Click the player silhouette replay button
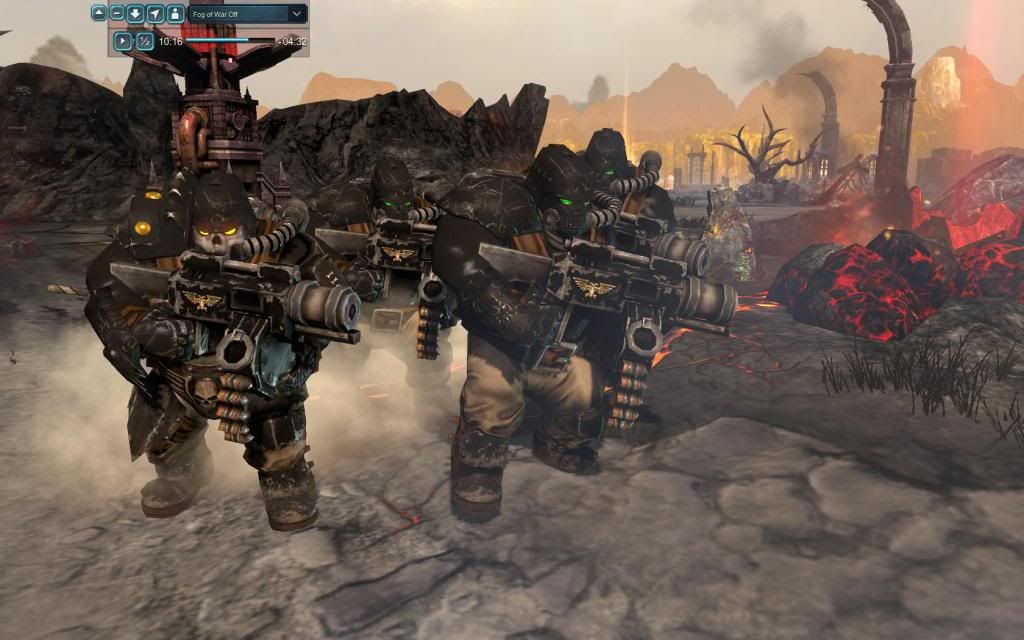The height and width of the screenshot is (640, 1024). [174, 14]
